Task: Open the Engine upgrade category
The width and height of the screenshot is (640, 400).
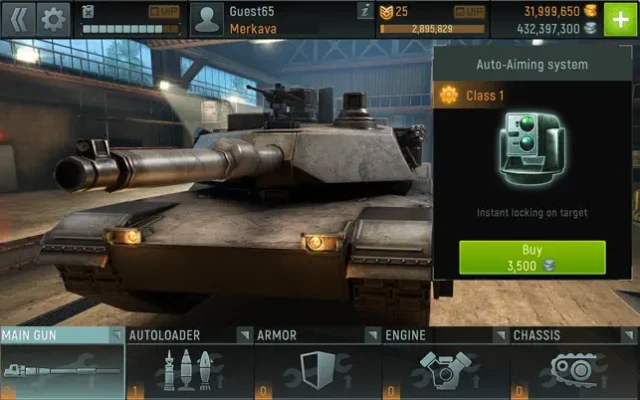Action: pos(446,364)
